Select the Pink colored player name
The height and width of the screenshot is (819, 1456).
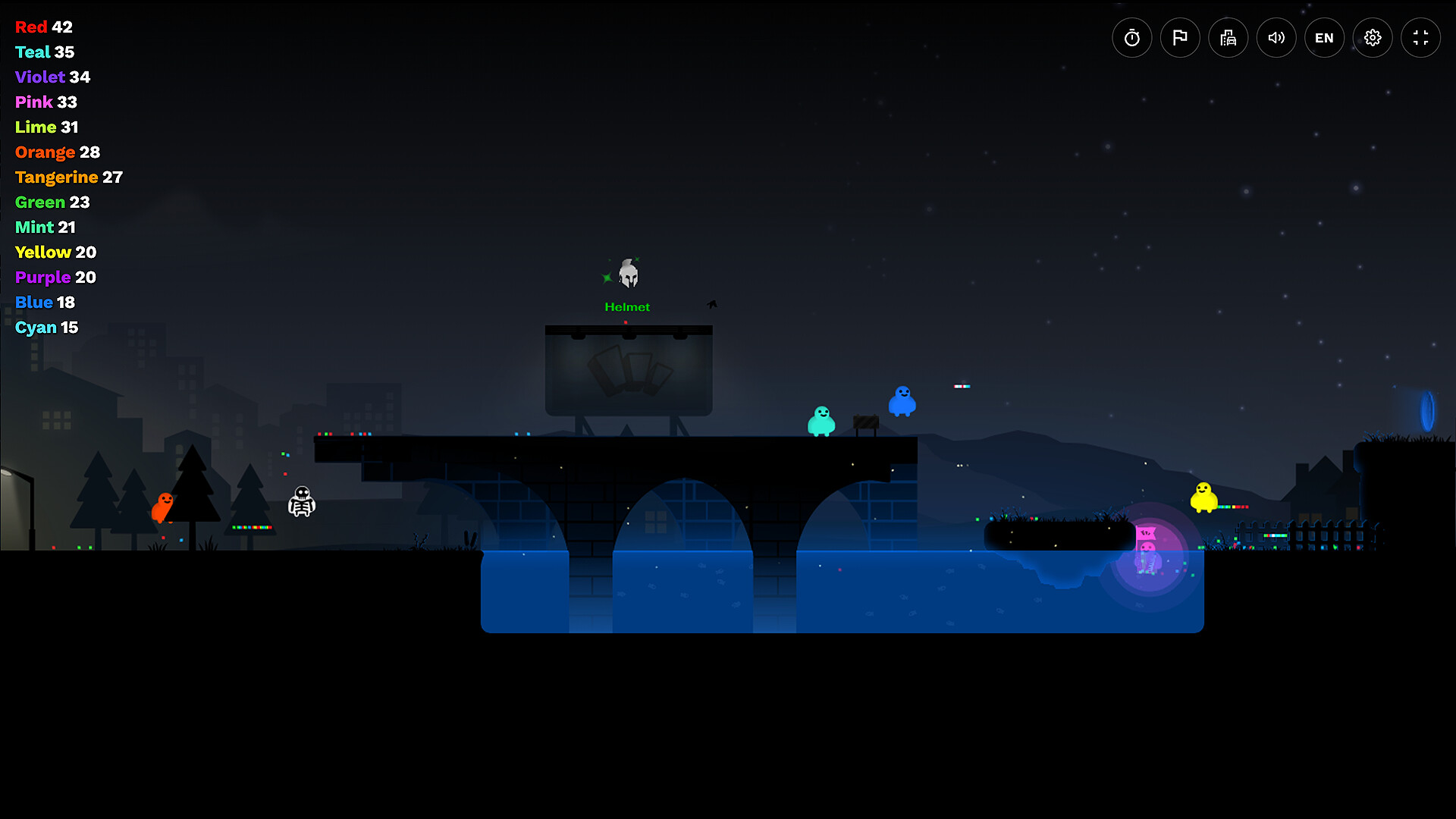pyautogui.click(x=33, y=102)
